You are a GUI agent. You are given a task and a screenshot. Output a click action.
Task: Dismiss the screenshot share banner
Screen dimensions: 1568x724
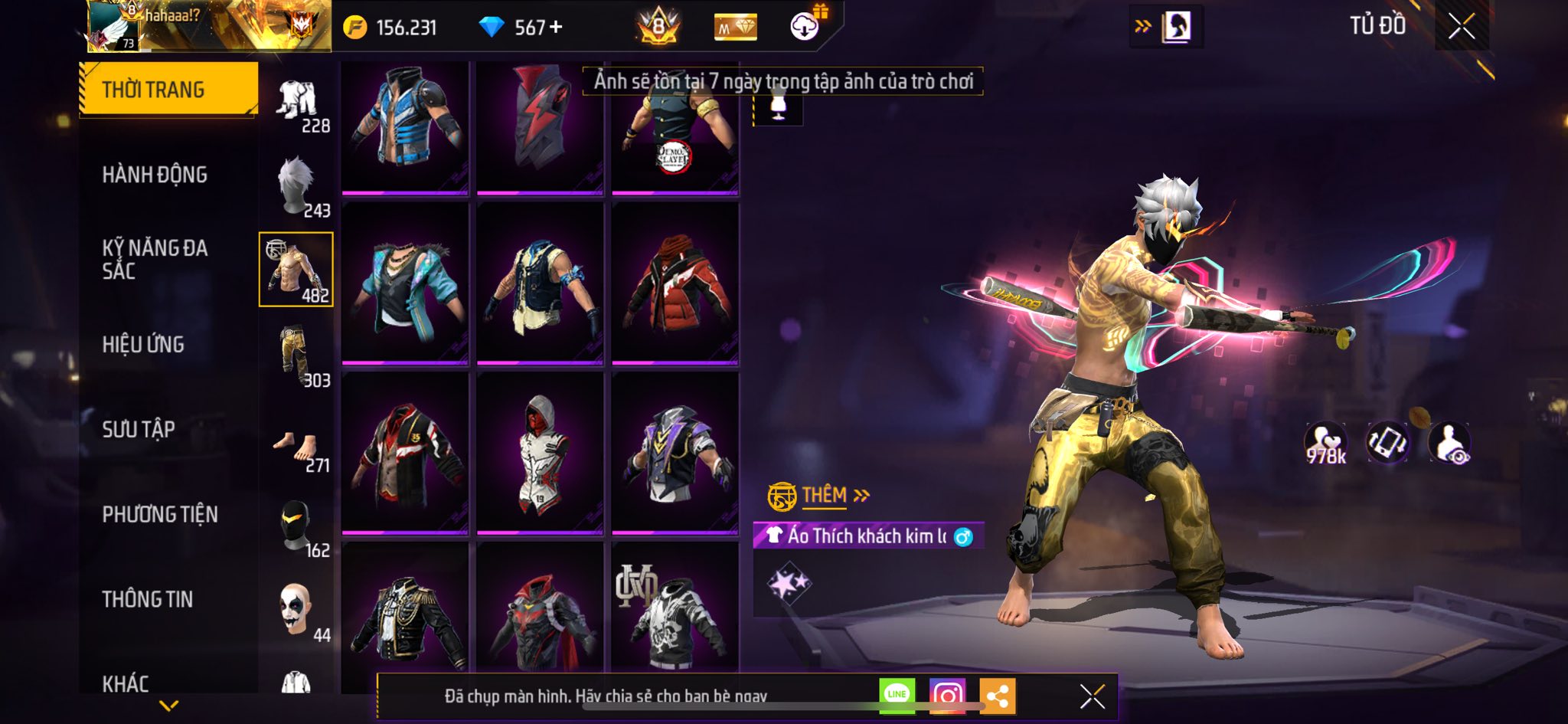tap(1092, 696)
